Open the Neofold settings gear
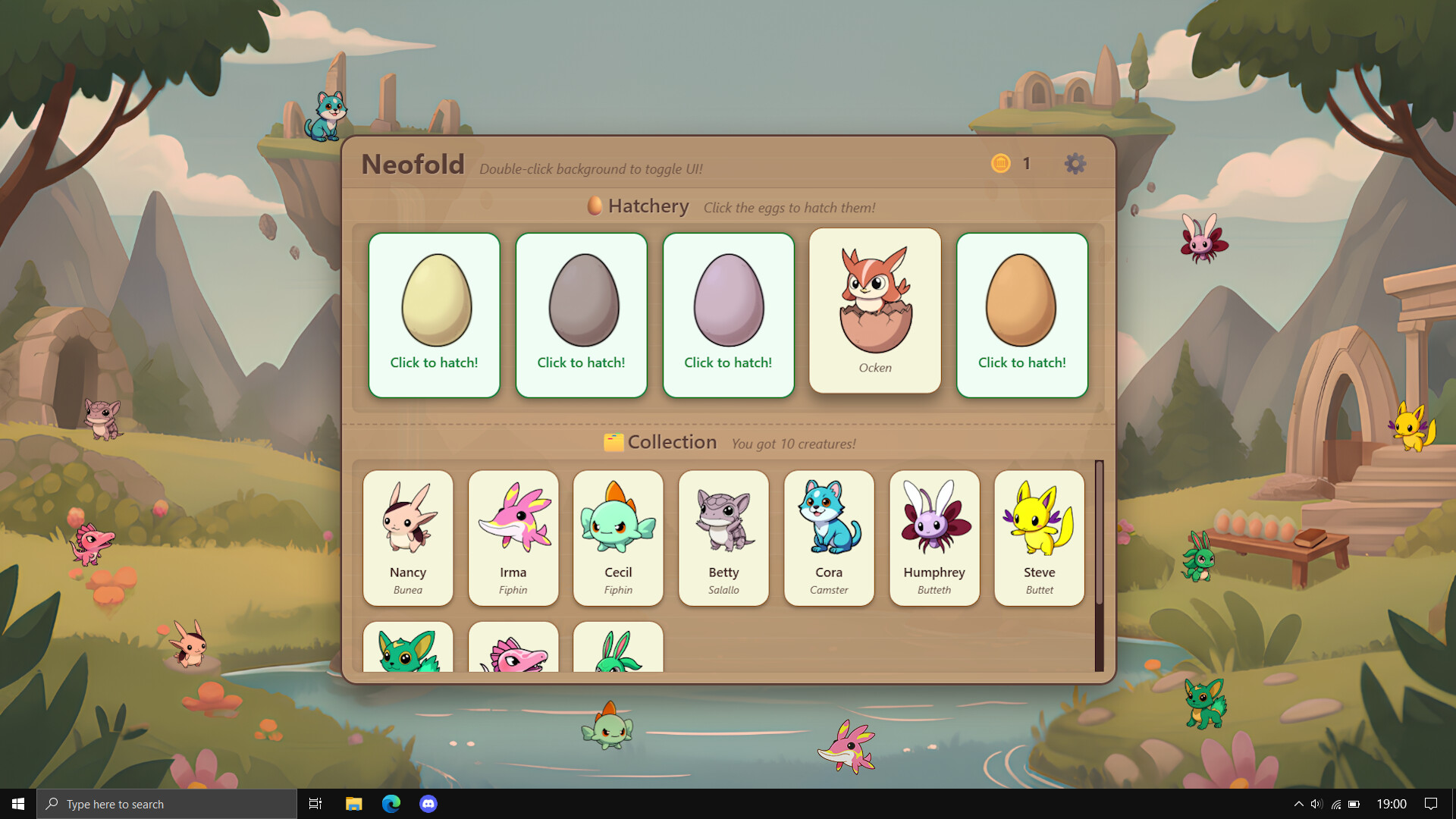 pyautogui.click(x=1075, y=163)
